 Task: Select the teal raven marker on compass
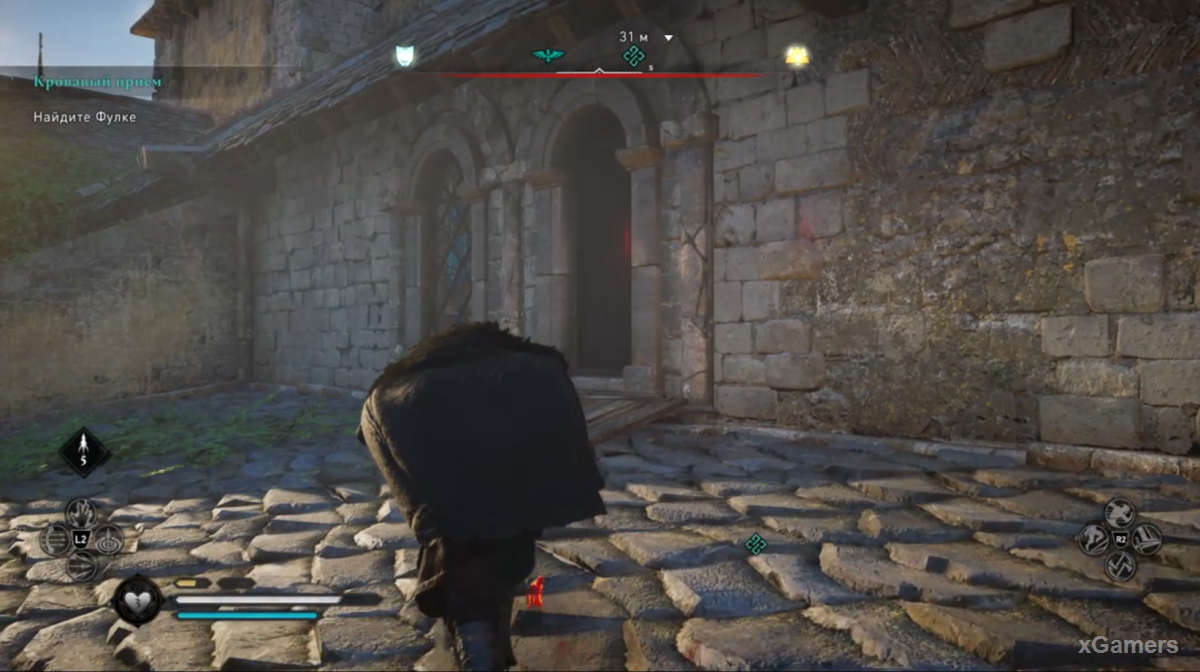click(x=547, y=56)
